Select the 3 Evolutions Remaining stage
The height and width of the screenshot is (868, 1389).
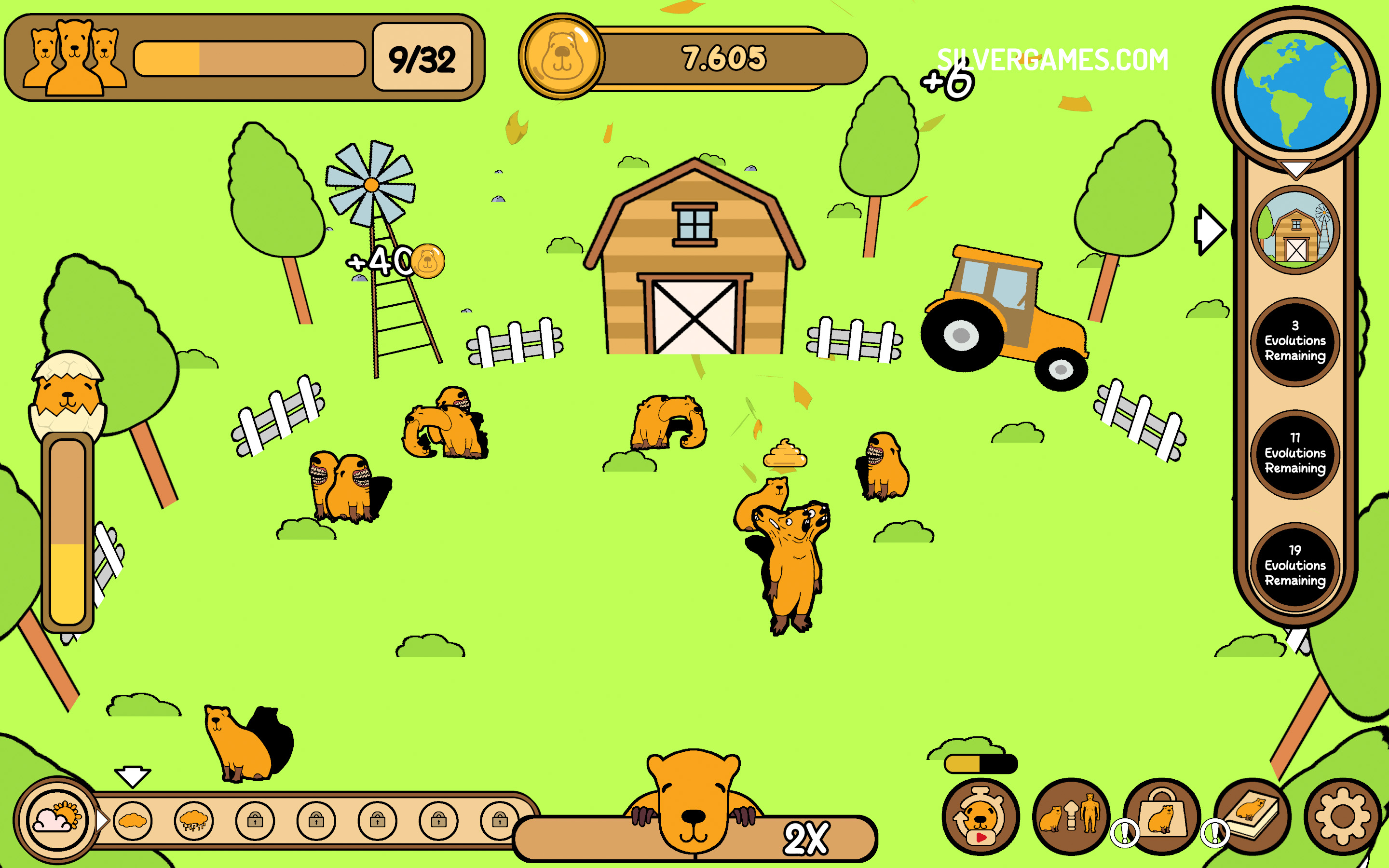coord(1295,341)
